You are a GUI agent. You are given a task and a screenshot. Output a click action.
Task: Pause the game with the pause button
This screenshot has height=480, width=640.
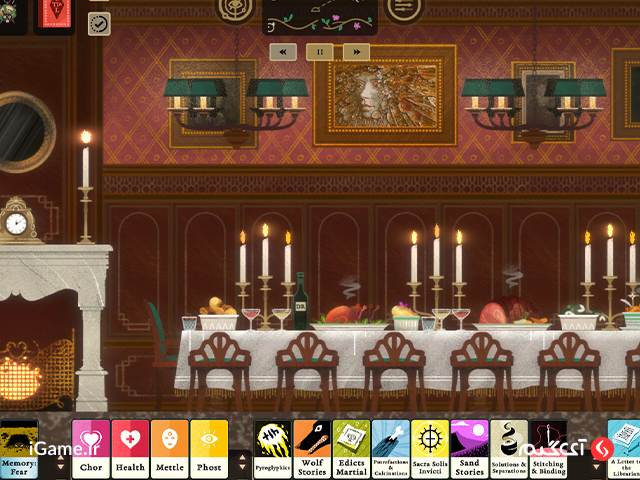point(320,51)
